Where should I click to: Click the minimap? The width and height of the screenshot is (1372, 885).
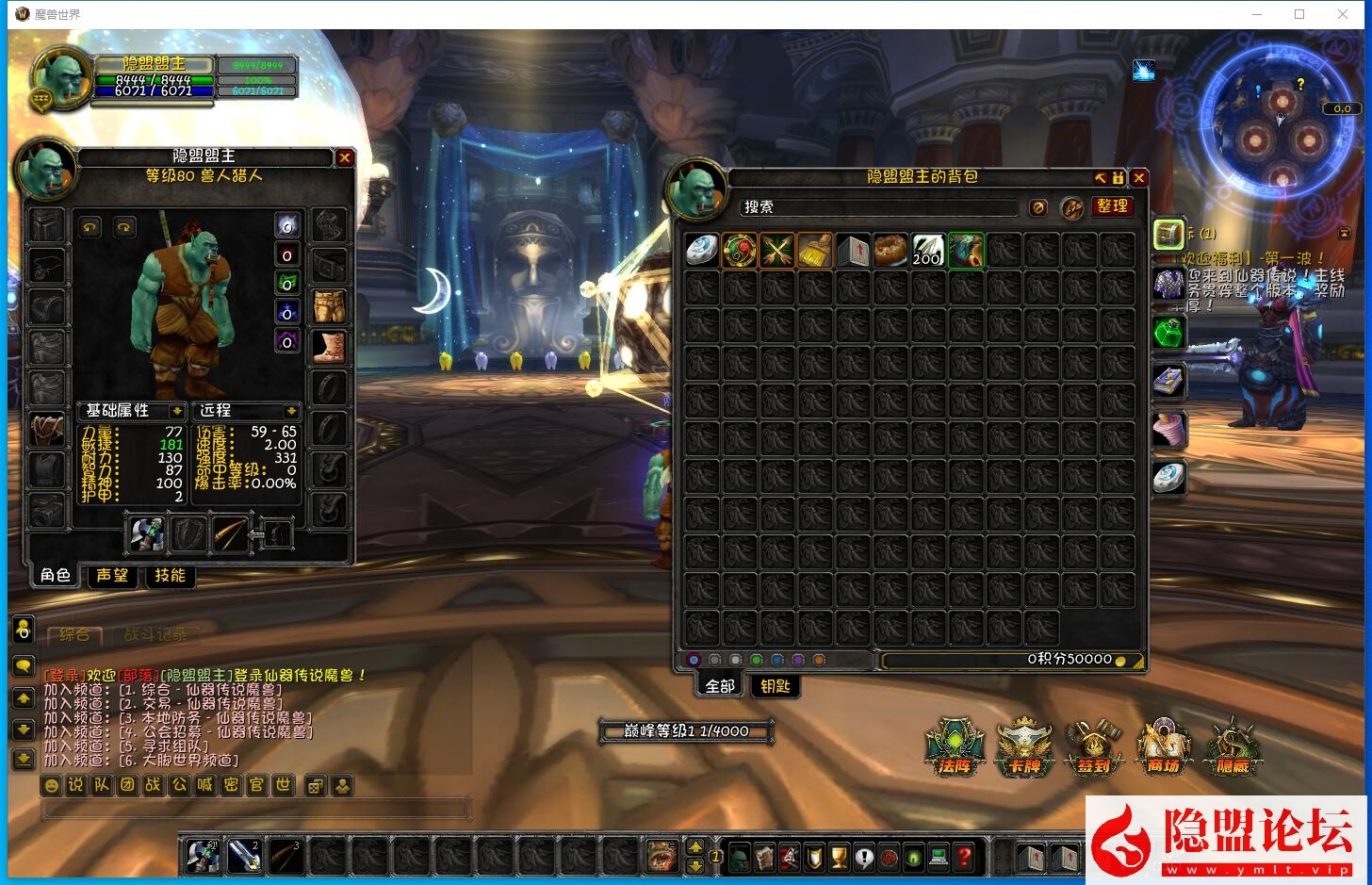pos(1282,127)
